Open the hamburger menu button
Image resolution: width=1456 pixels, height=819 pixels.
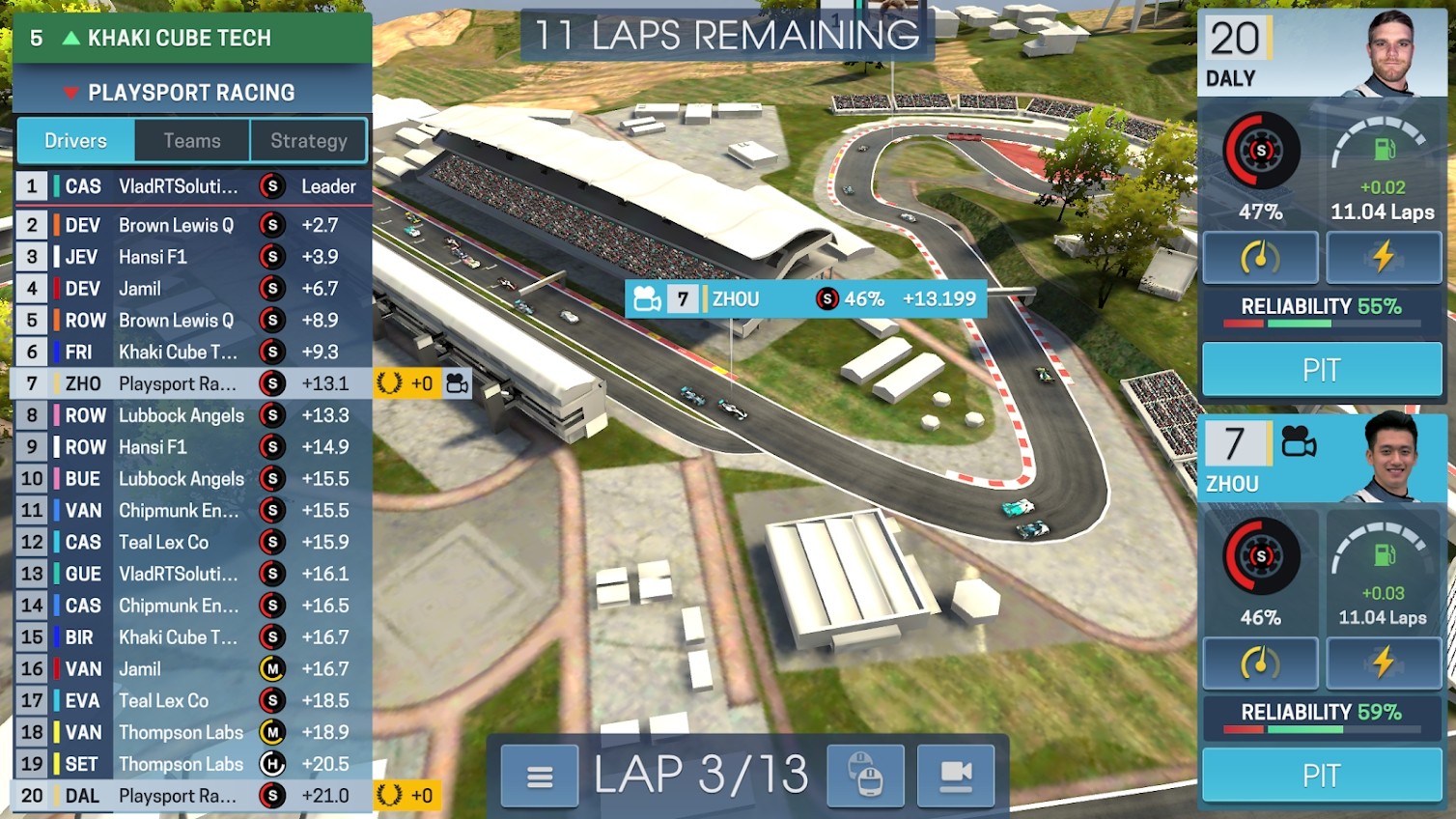540,776
